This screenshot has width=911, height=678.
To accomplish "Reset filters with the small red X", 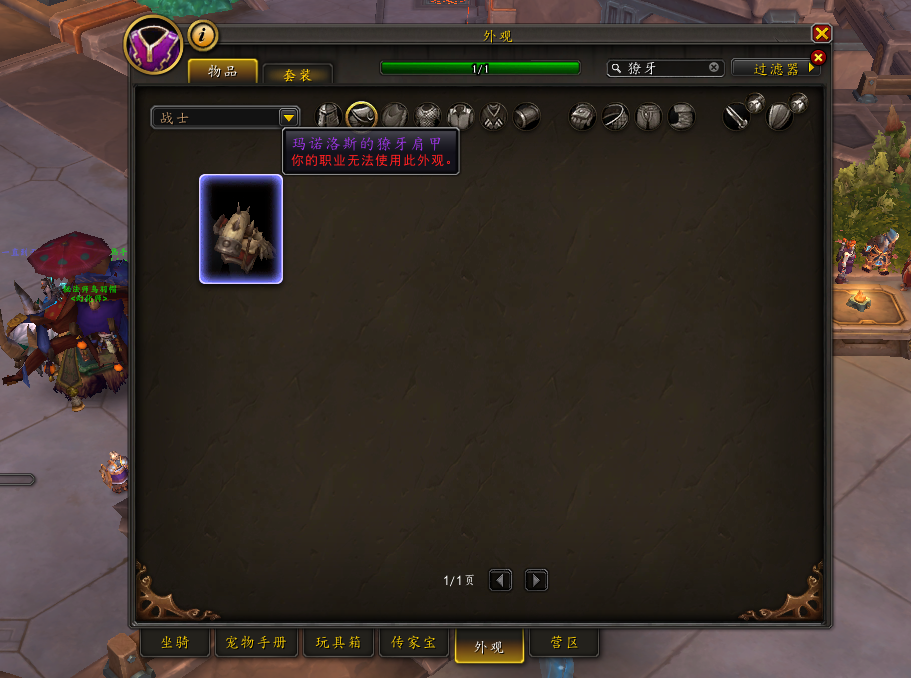I will (x=818, y=58).
